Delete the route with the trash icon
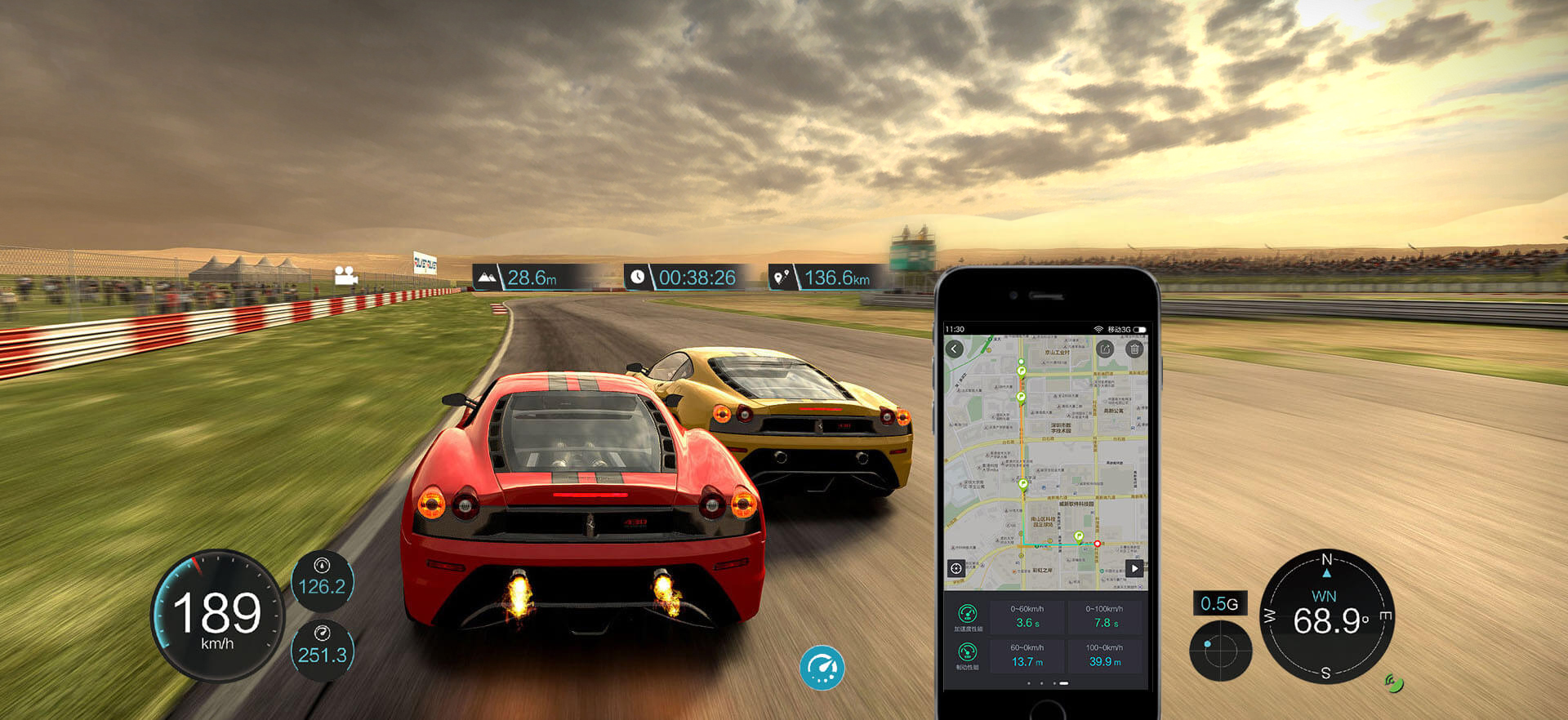Image resolution: width=1568 pixels, height=720 pixels. [x=1134, y=349]
